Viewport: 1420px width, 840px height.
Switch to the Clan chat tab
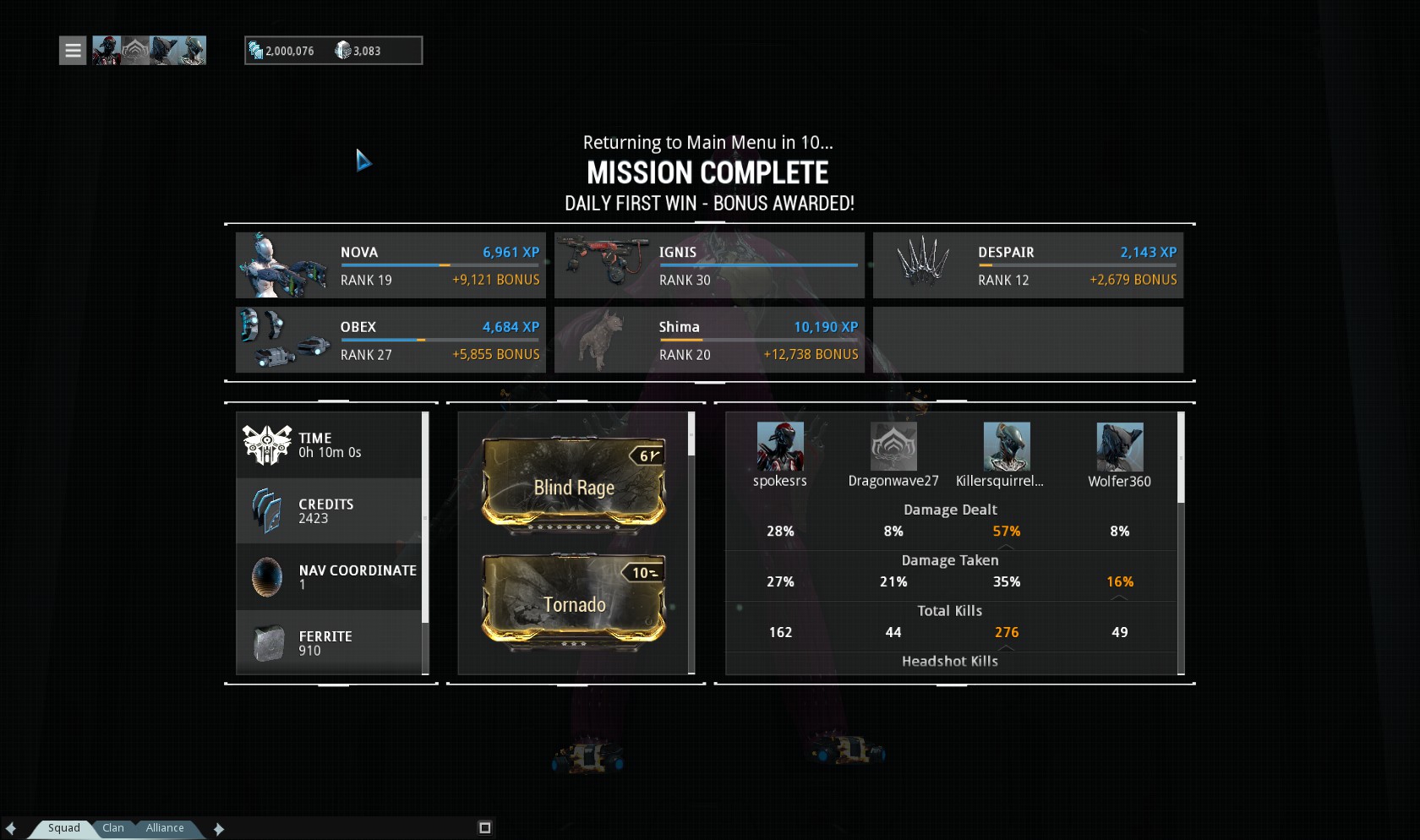(x=113, y=828)
